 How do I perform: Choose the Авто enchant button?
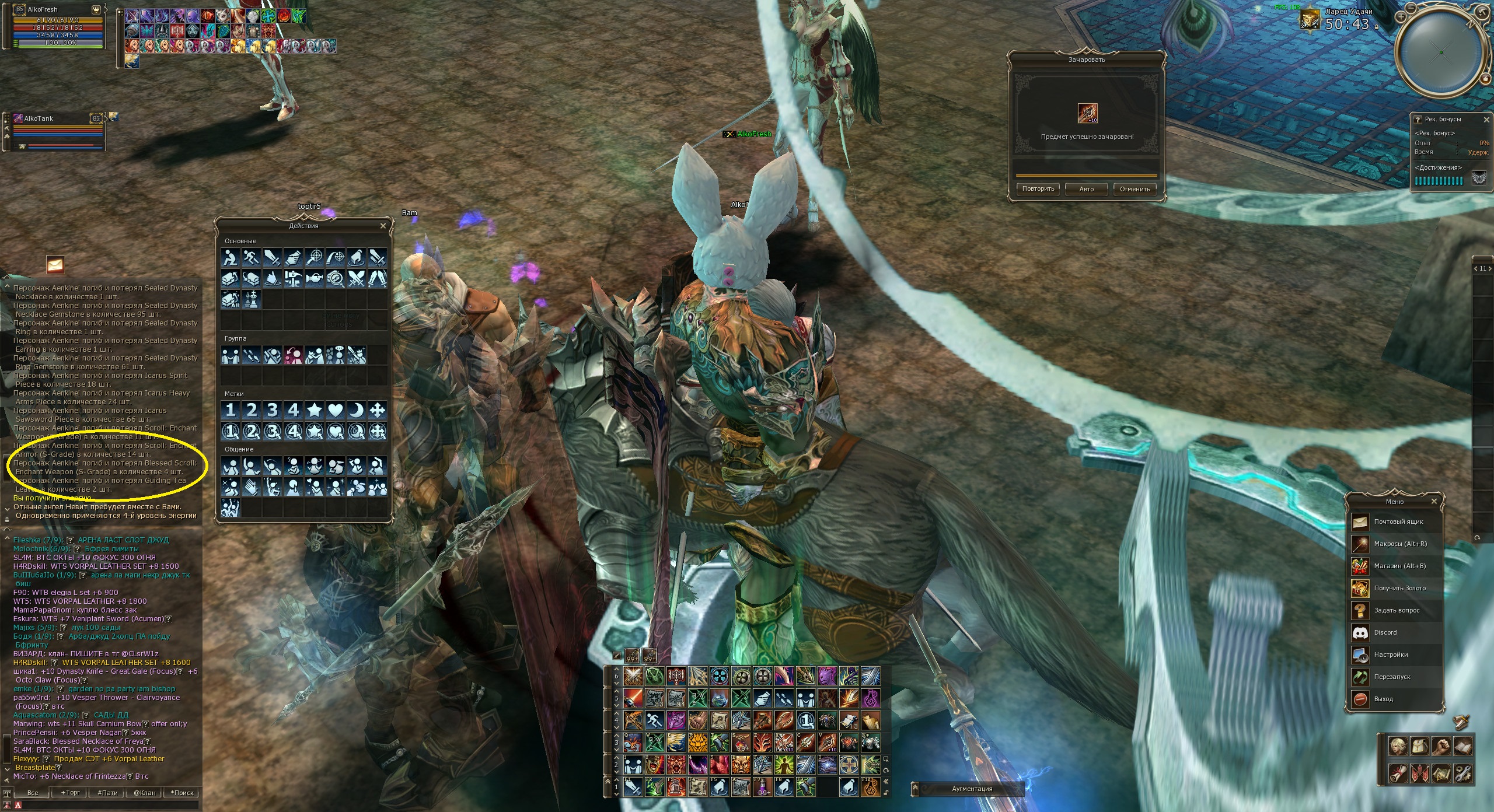[x=1086, y=189]
